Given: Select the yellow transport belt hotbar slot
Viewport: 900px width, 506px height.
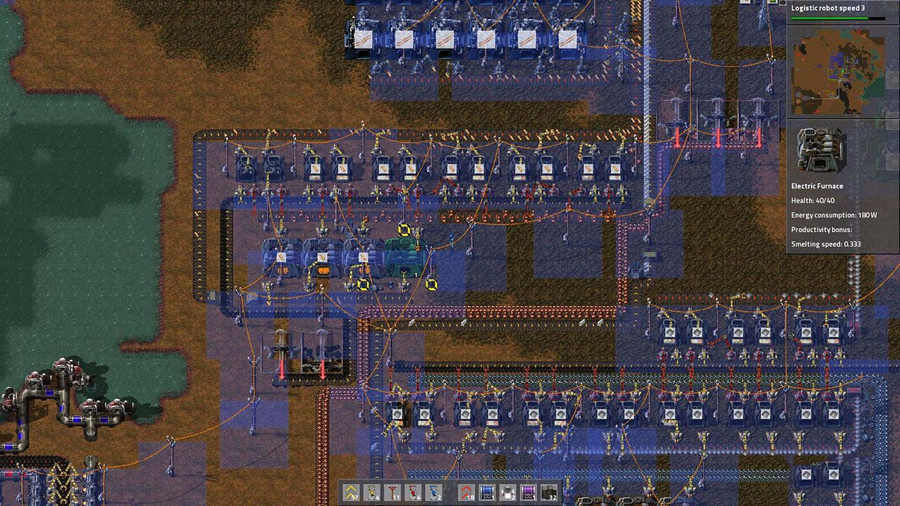Looking at the screenshot, I should pyautogui.click(x=351, y=491).
